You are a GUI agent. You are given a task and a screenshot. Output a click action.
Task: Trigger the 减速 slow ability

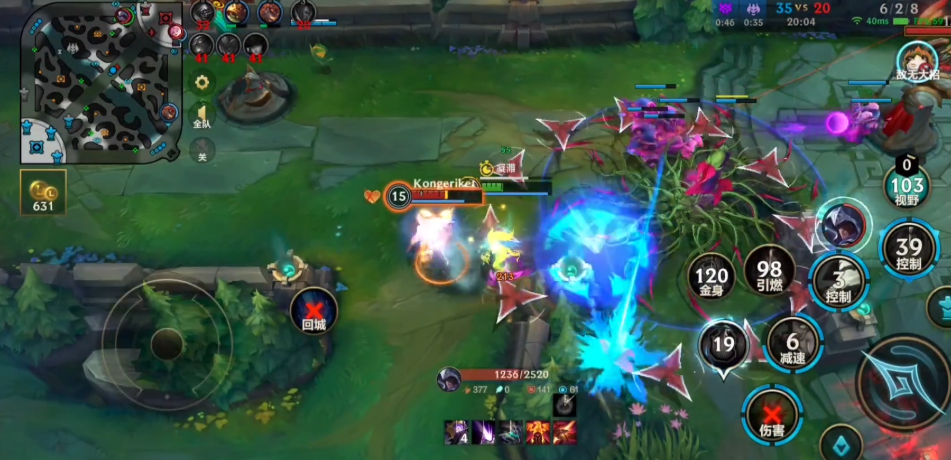coord(792,343)
